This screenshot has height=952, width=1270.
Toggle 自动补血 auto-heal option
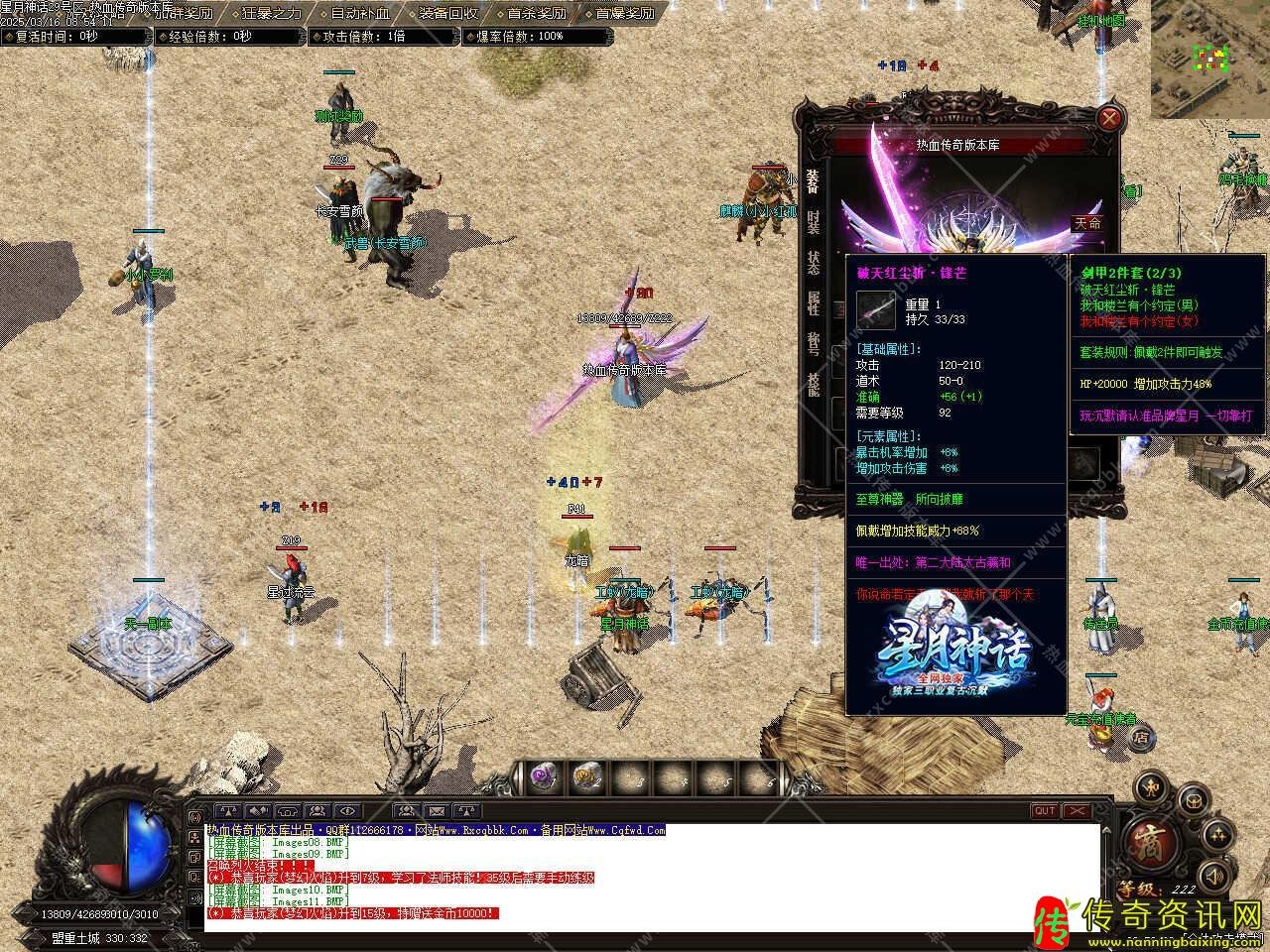[359, 14]
